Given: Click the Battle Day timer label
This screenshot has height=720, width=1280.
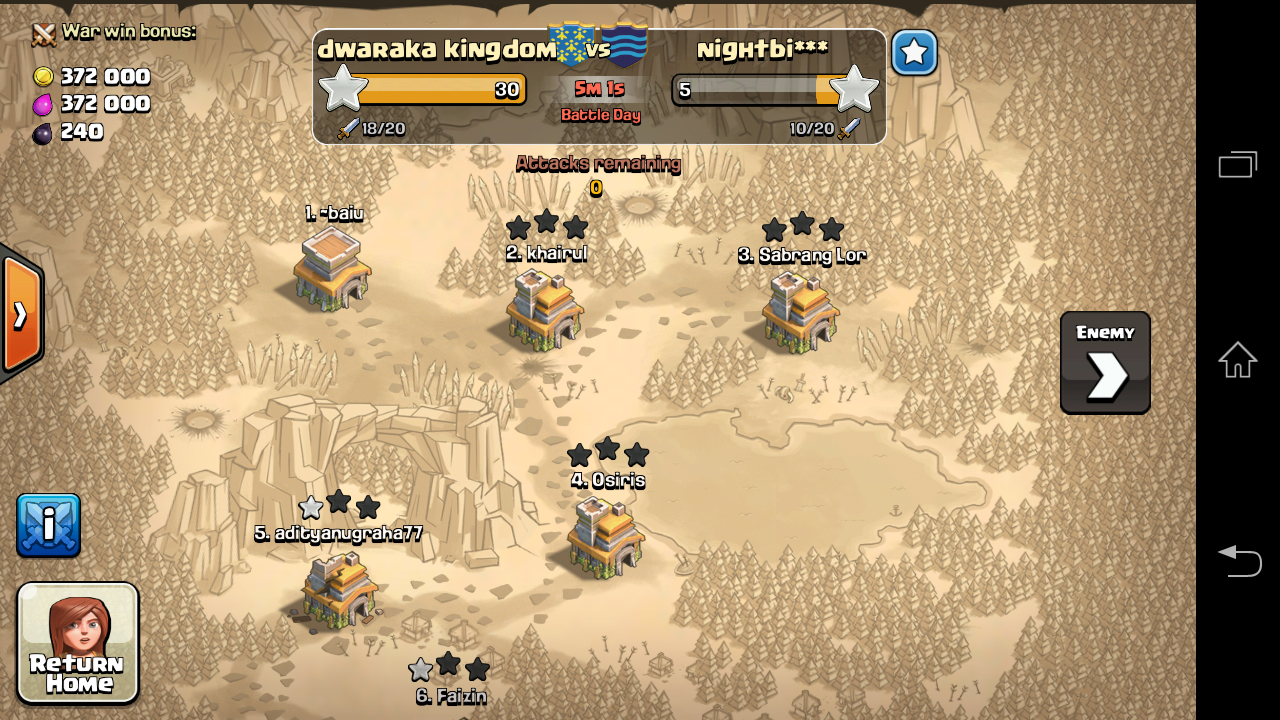Looking at the screenshot, I should [598, 116].
